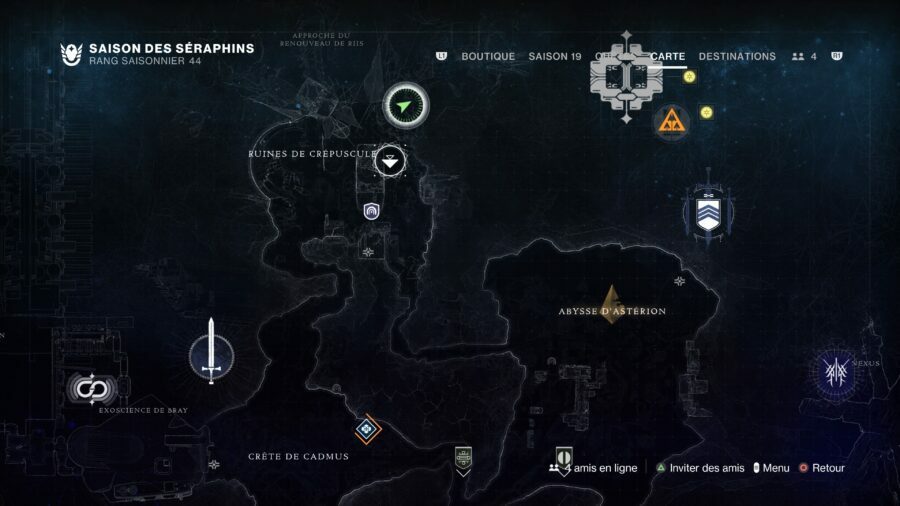The width and height of the screenshot is (900, 506).
Task: Show the Saison des Séraphins rank emblem
Action: point(71,54)
